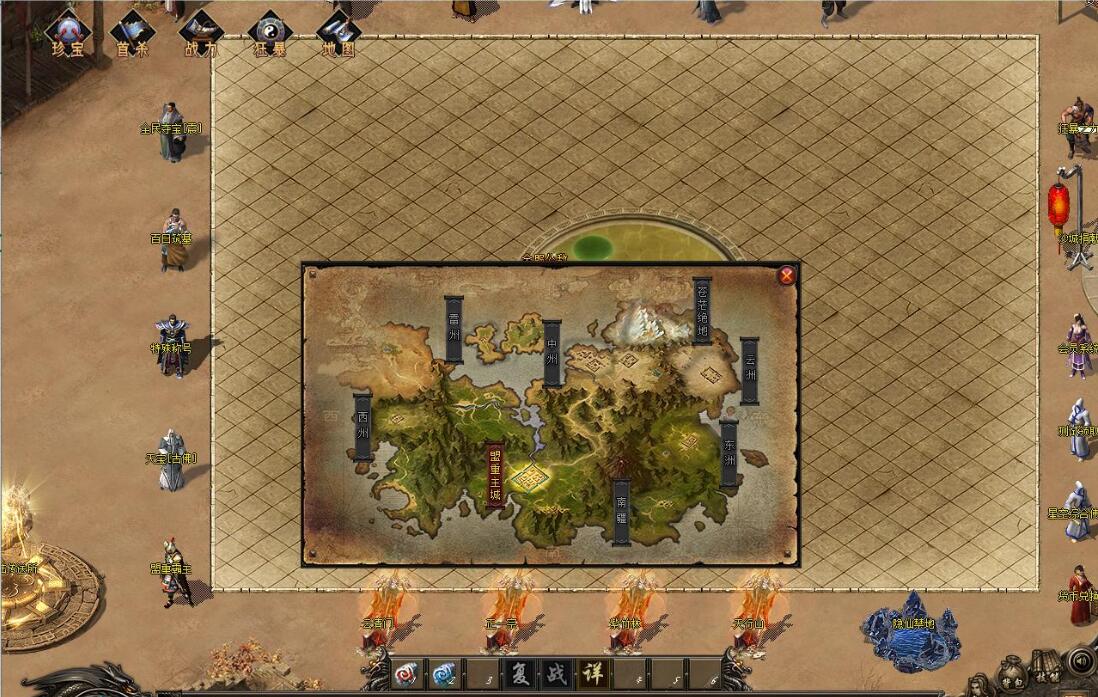The width and height of the screenshot is (1098, 697).
Task: Click the 地图 map scroll icon
Action: (338, 34)
